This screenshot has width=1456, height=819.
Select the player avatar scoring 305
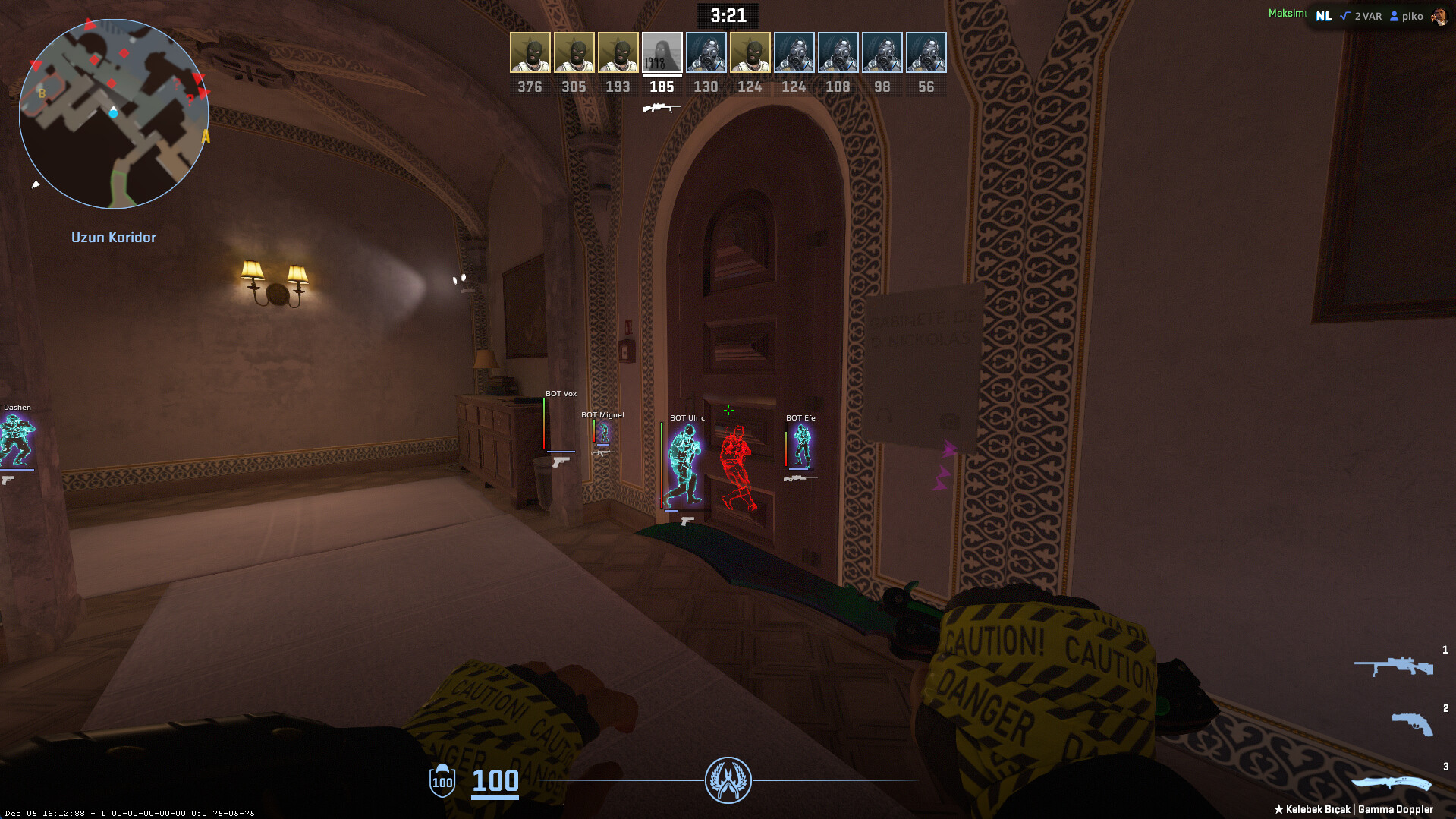tap(574, 52)
